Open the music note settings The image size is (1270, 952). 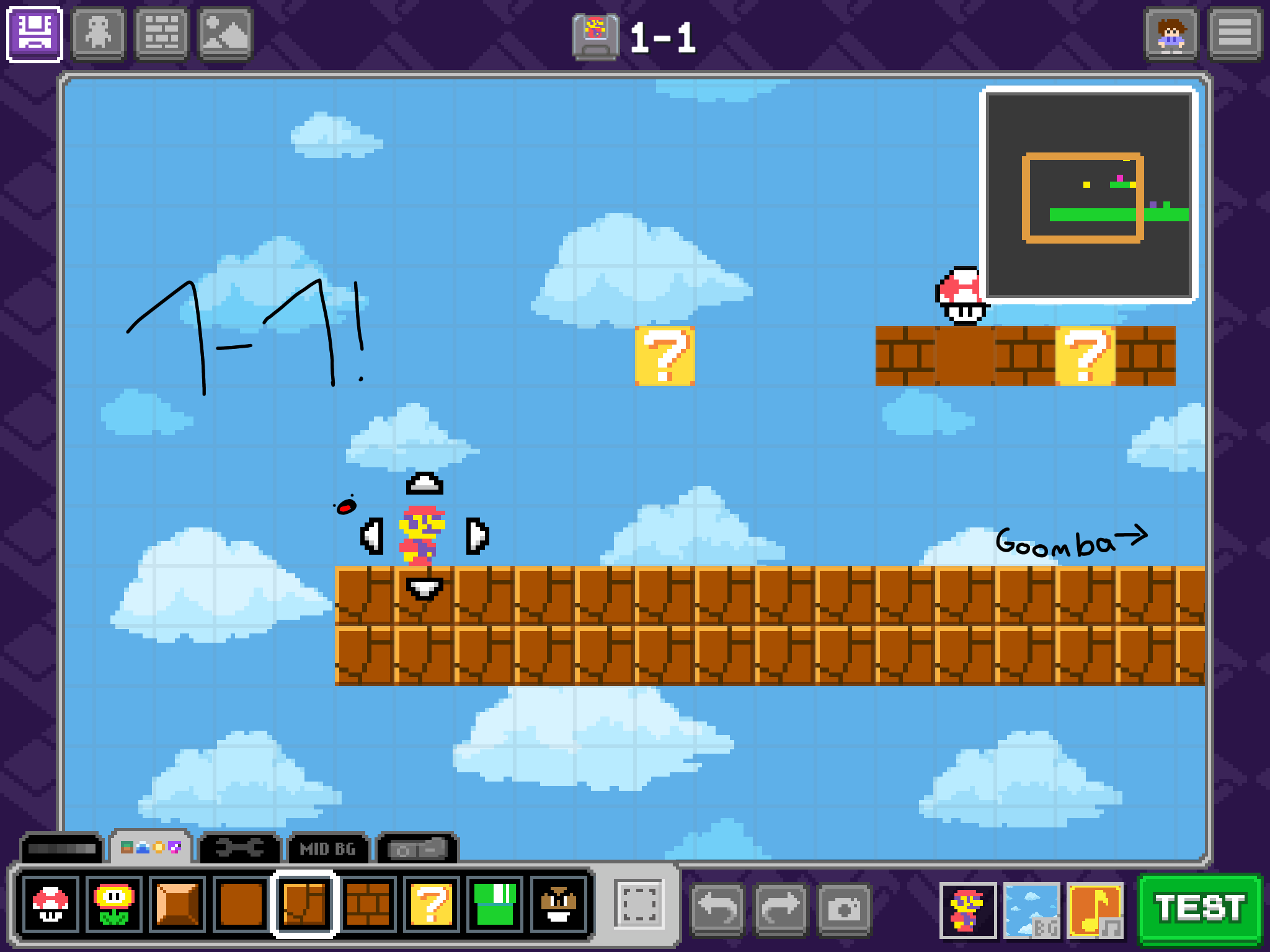[x=1096, y=910]
